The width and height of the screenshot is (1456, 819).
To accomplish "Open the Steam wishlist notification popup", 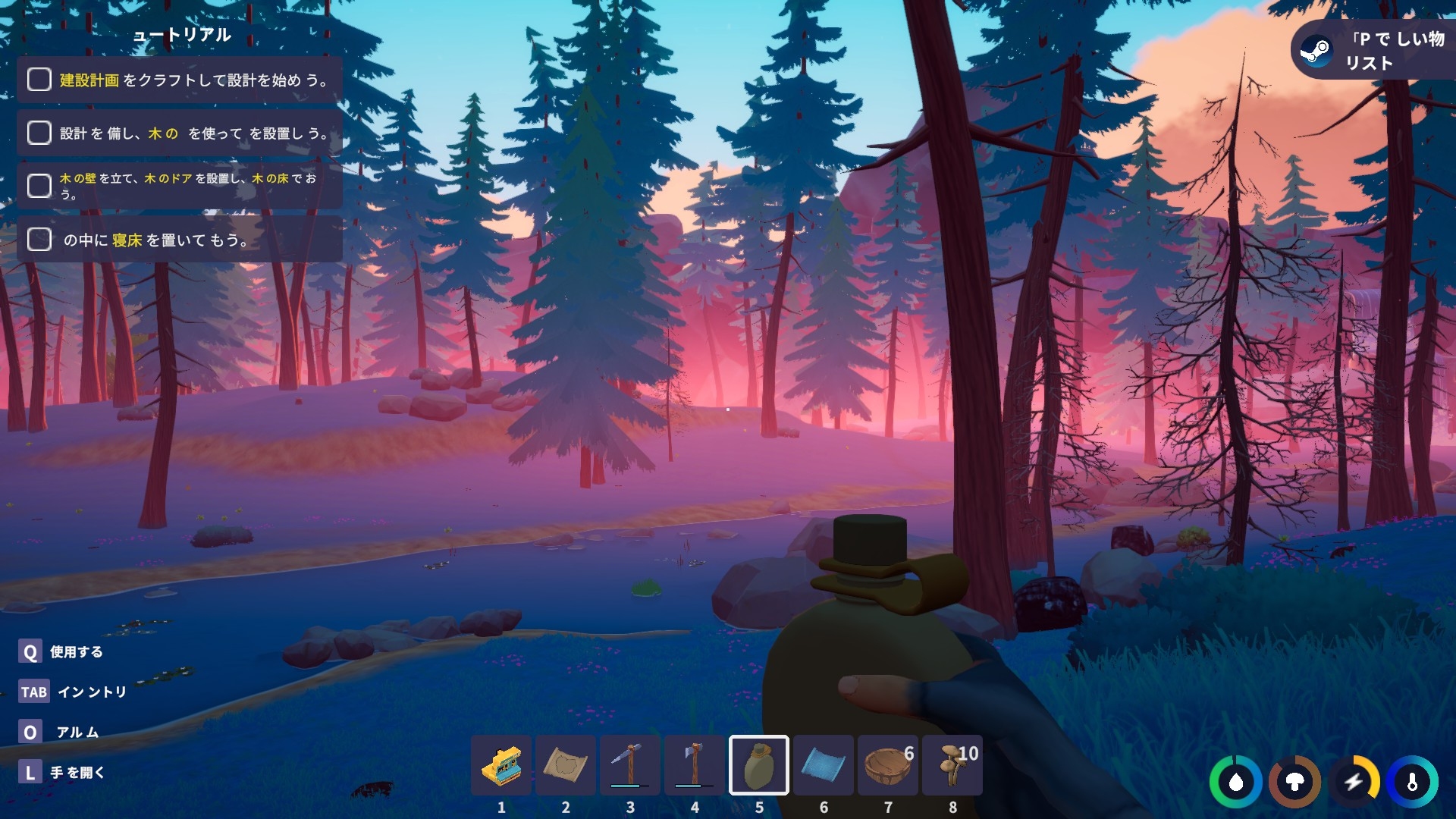I will (1373, 50).
